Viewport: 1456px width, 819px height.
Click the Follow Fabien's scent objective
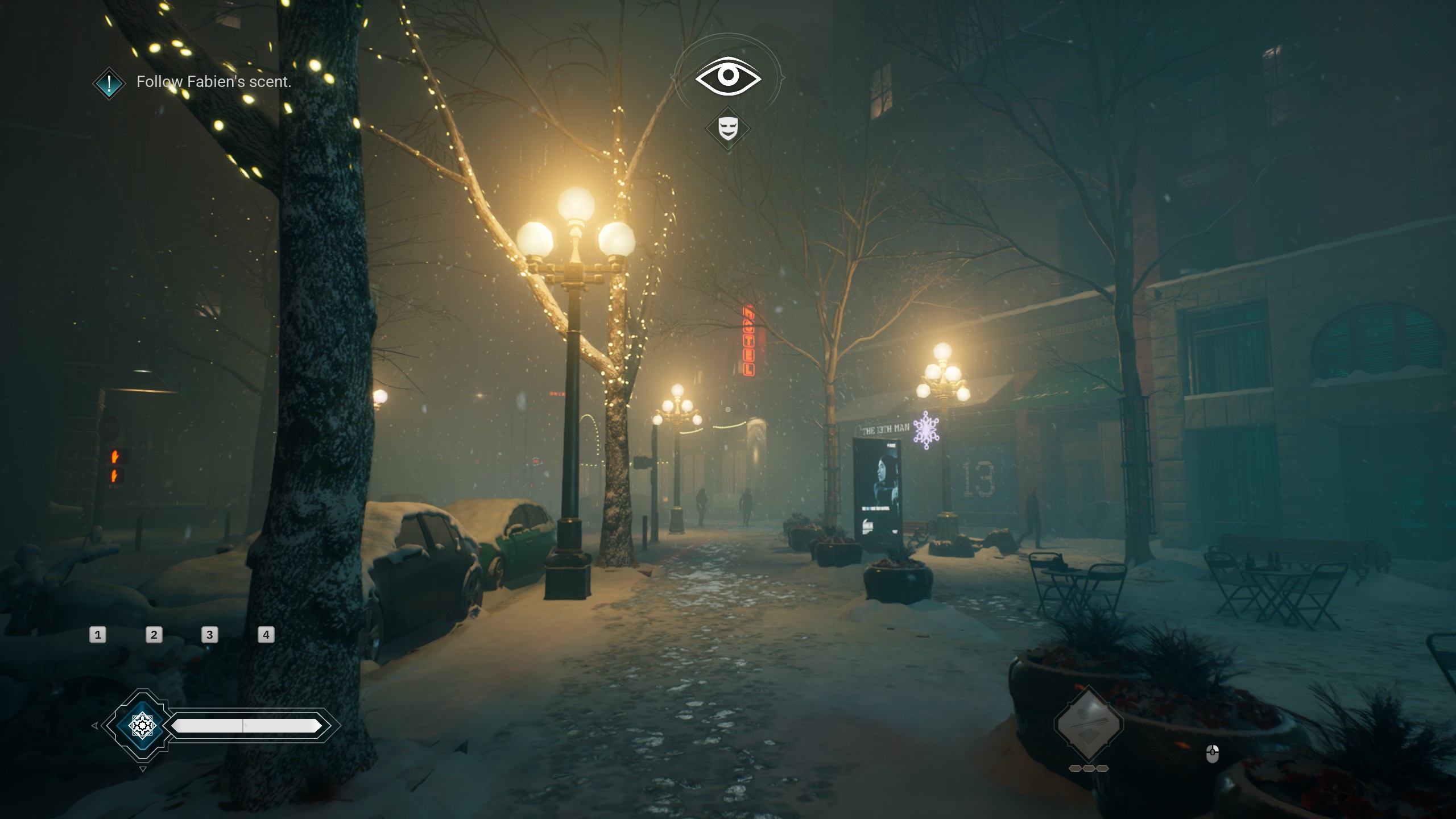[x=213, y=82]
